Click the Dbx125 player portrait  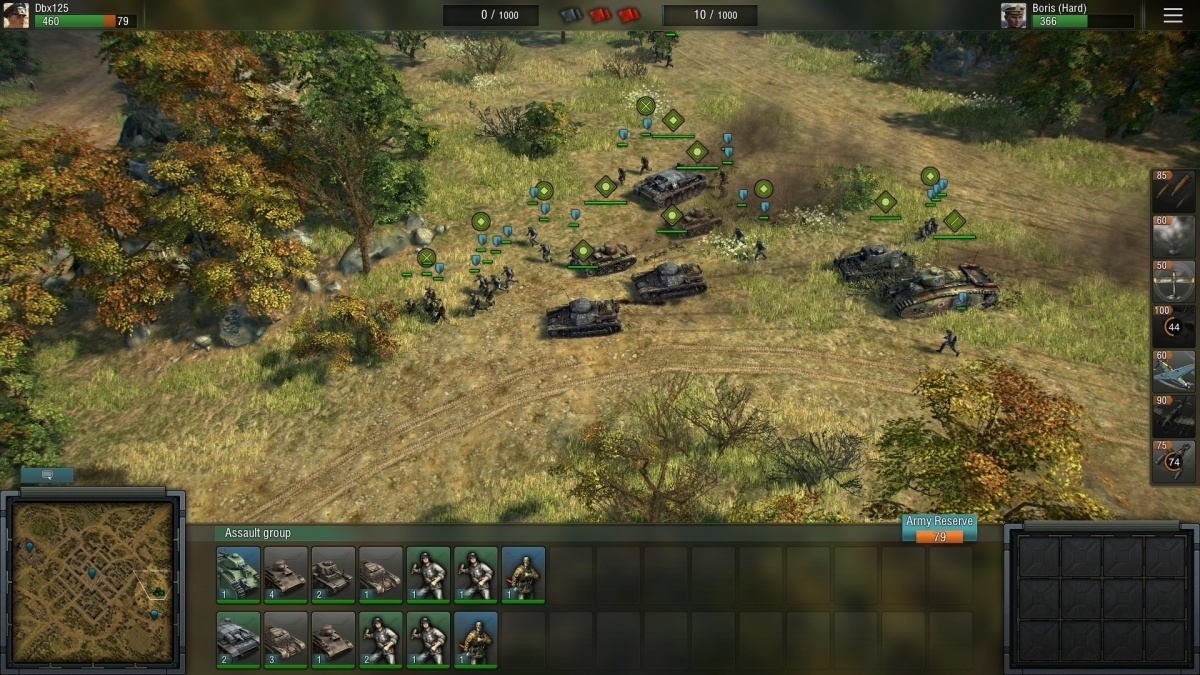16,15
